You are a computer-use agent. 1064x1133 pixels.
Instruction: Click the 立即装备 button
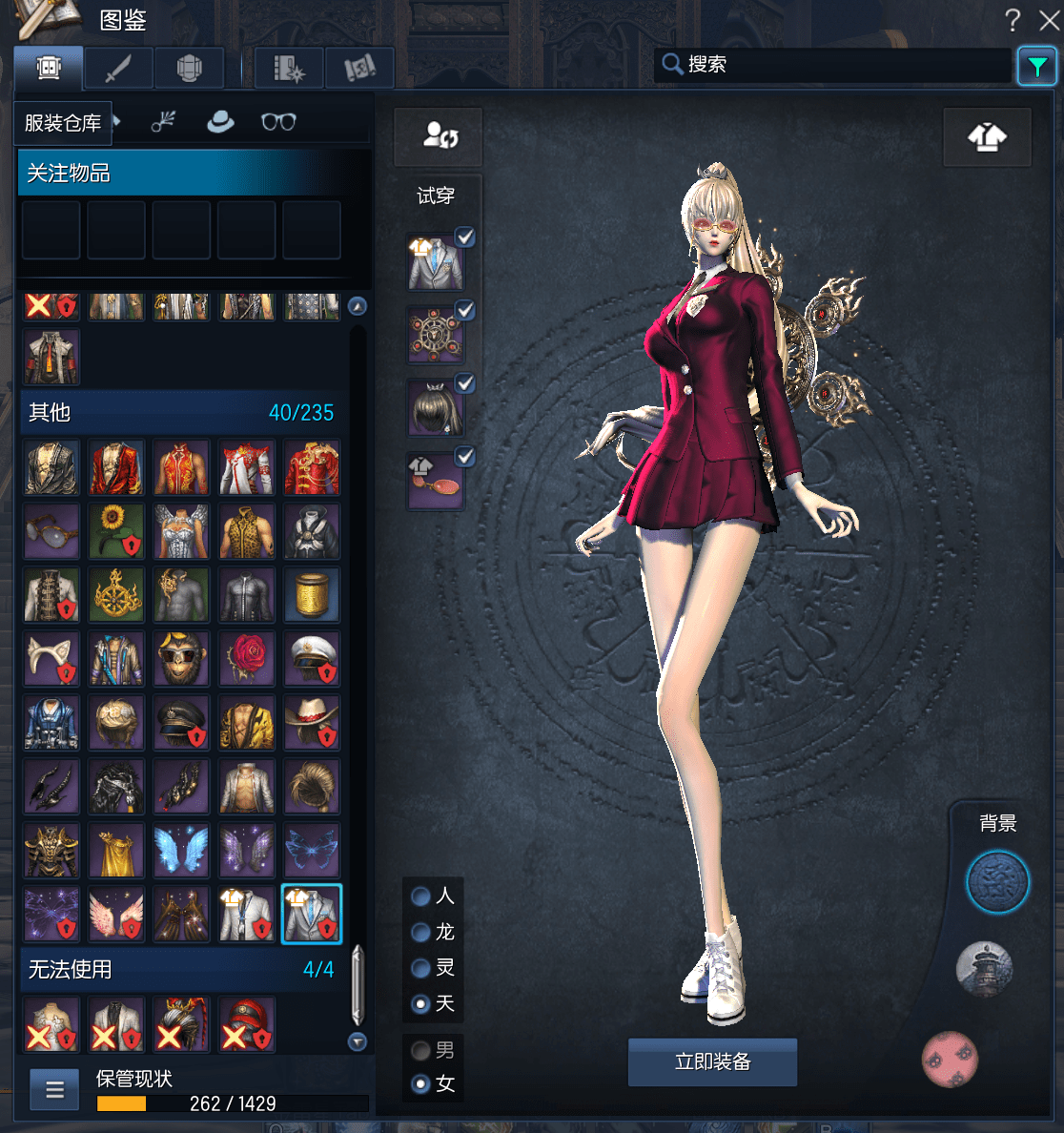click(712, 1061)
